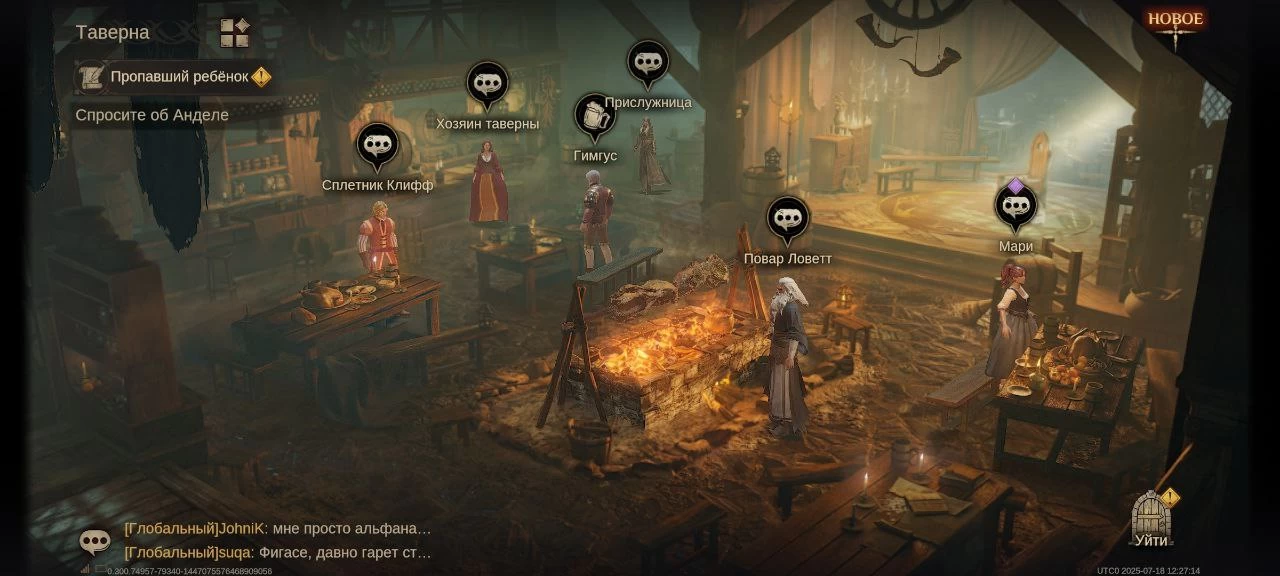This screenshot has width=1280, height=576.
Task: Talk to Мари via speech bubble
Action: pos(1015,207)
